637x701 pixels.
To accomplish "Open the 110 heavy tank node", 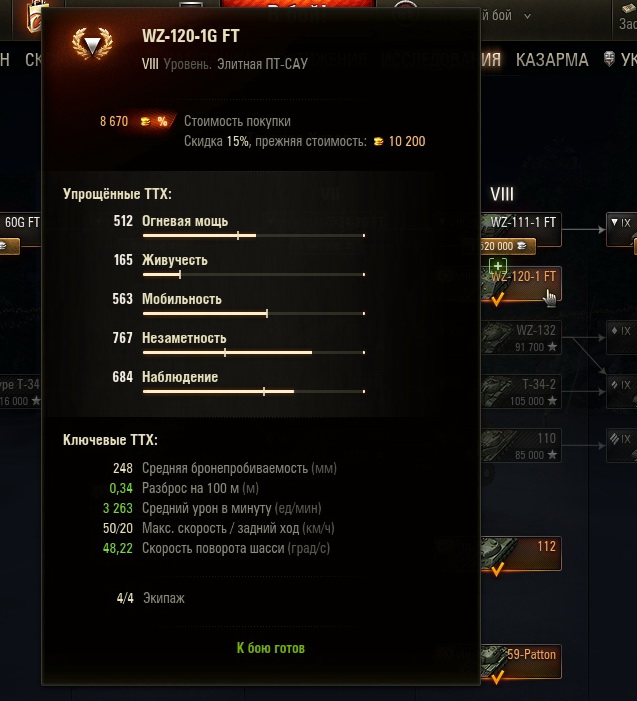I will pyautogui.click(x=520, y=445).
